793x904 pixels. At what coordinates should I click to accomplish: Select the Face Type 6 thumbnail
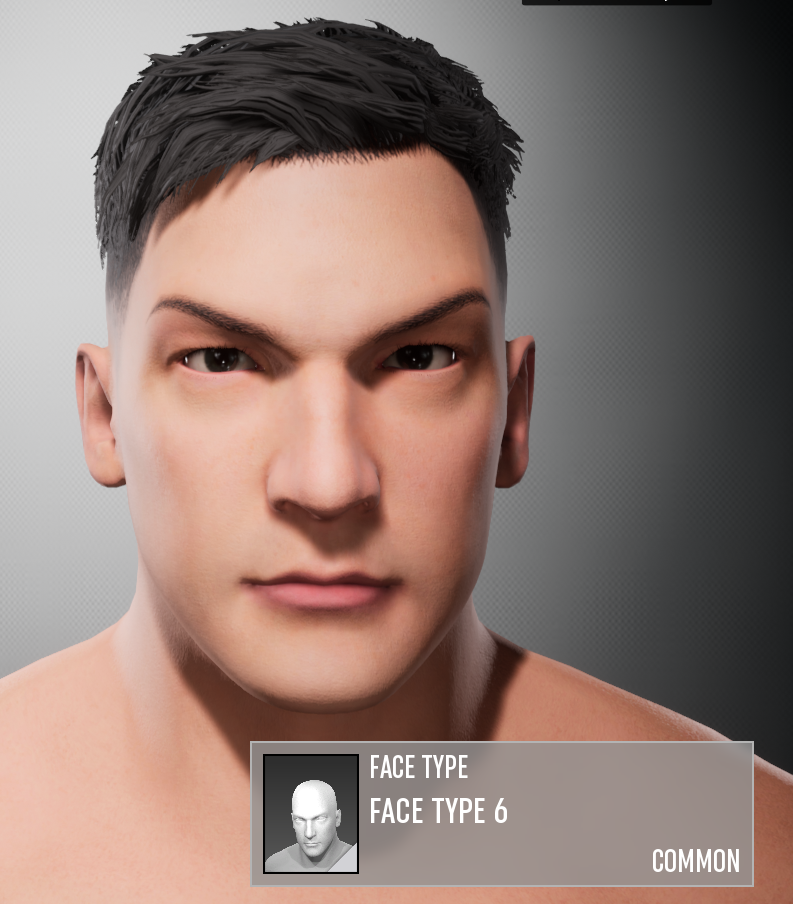pos(311,813)
